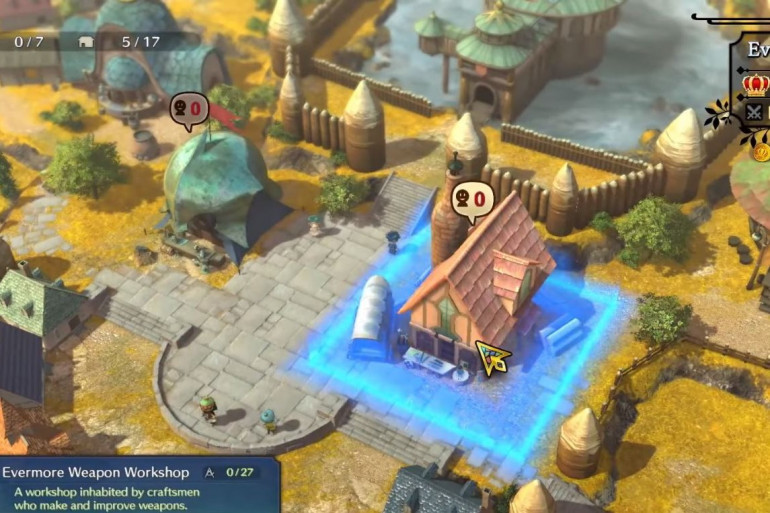Click the crossed swords icon in kingdom panel

click(755, 112)
